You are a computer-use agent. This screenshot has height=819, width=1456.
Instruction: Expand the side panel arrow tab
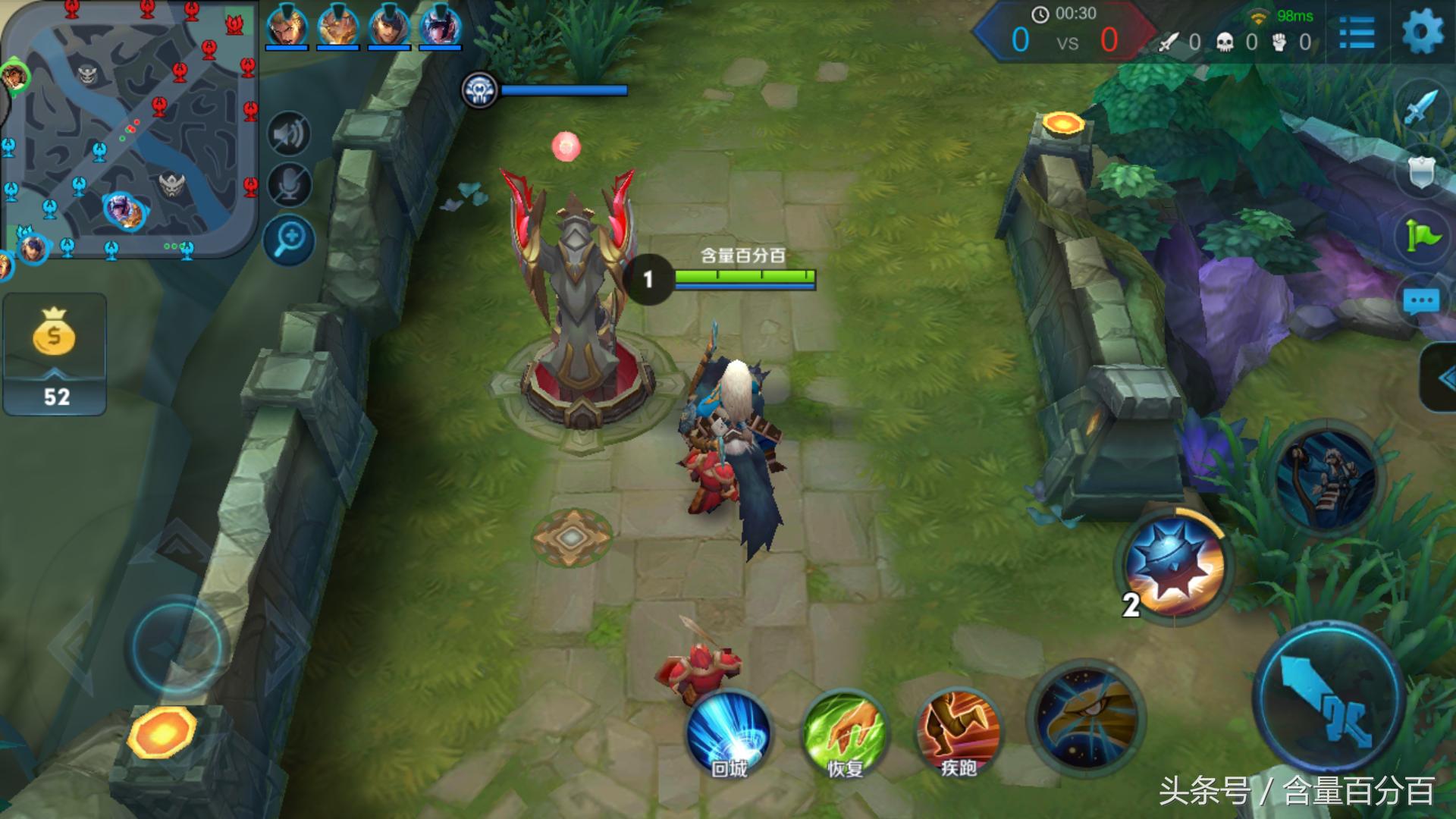pos(1439,378)
